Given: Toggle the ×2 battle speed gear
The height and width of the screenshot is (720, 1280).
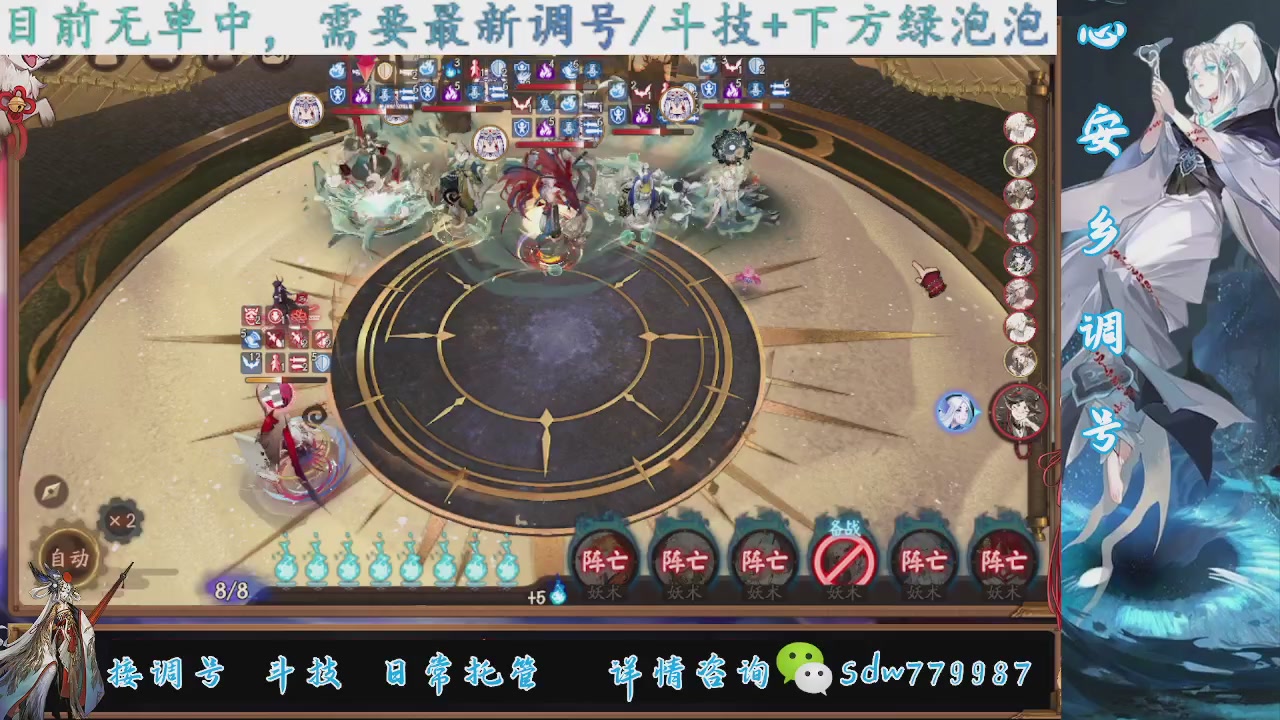Looking at the screenshot, I should click(122, 521).
